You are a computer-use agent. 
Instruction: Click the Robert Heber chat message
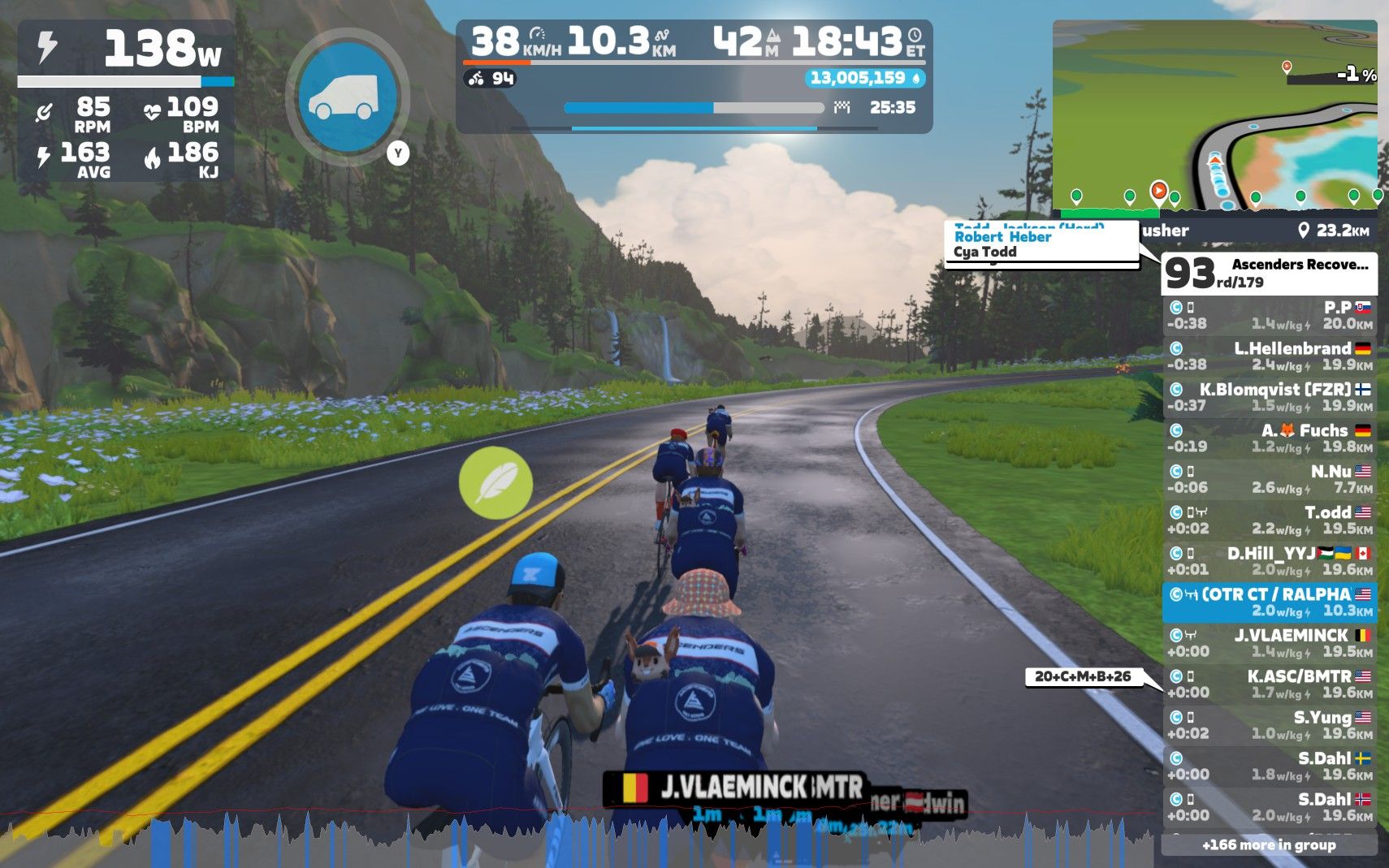pyautogui.click(x=1003, y=237)
